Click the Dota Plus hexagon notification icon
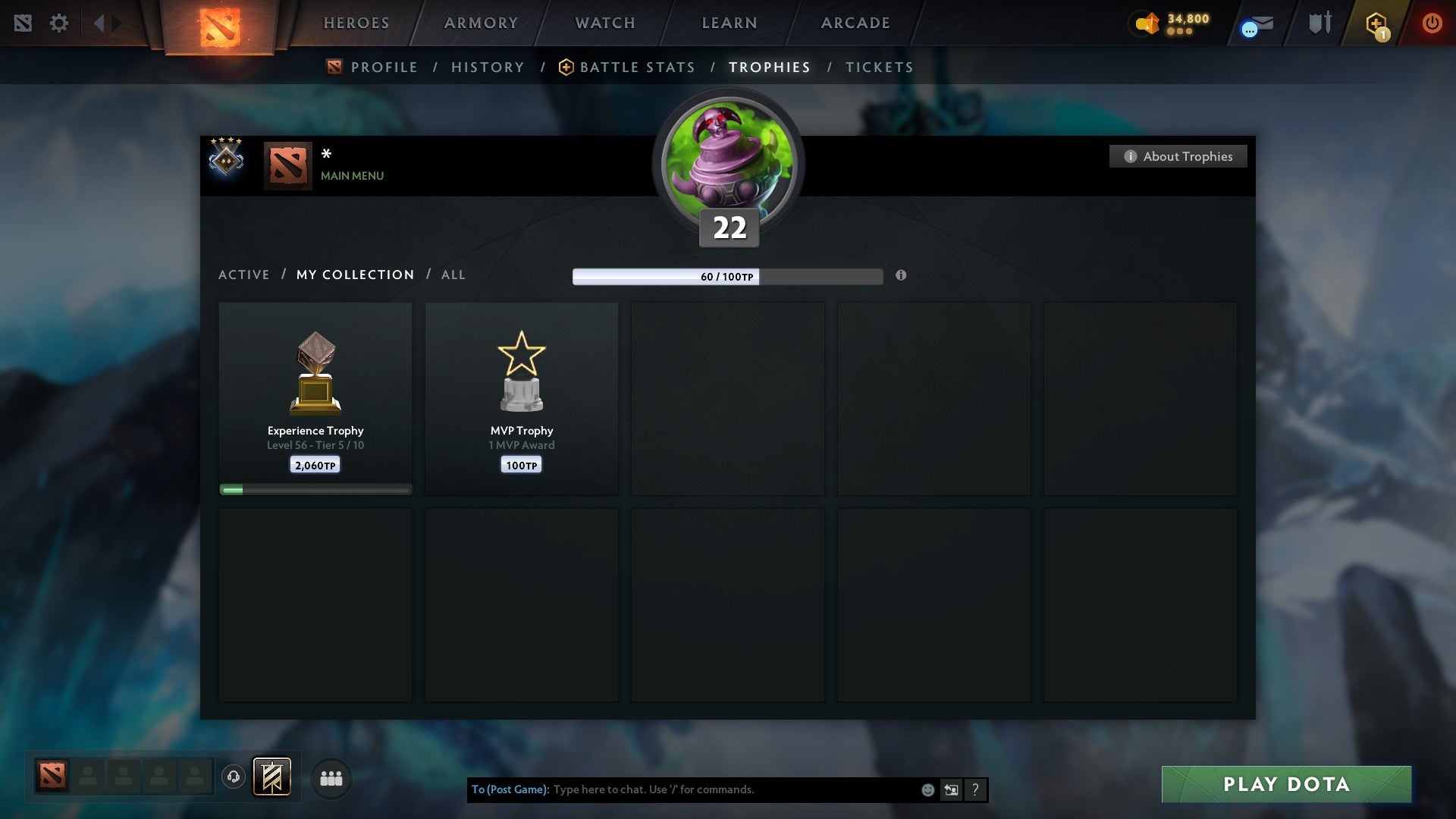Screen dimensions: 1456x819 1376,24
